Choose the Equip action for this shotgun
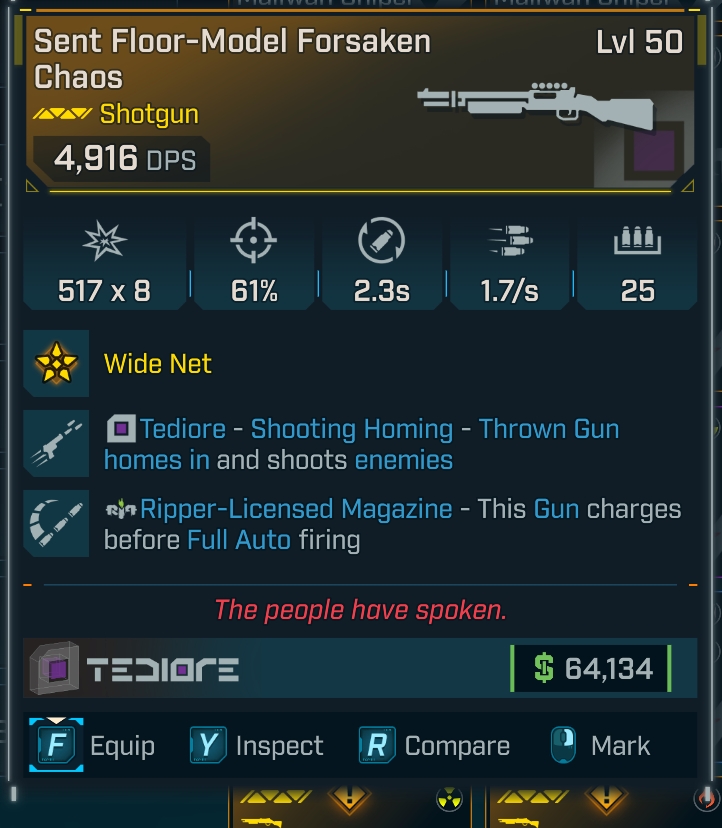Viewport: 722px width, 828px height. 94,746
